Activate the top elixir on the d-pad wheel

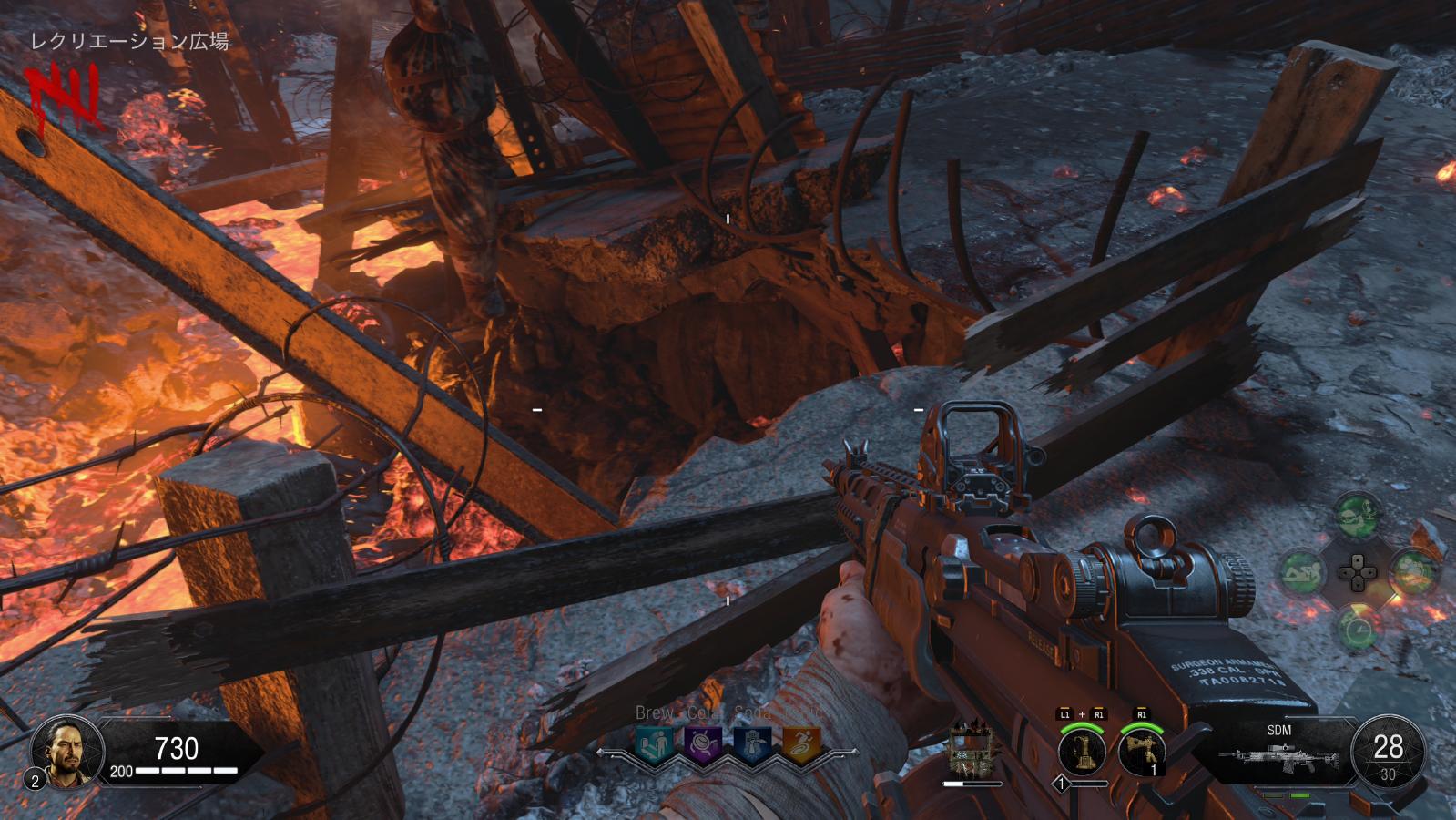(1358, 517)
